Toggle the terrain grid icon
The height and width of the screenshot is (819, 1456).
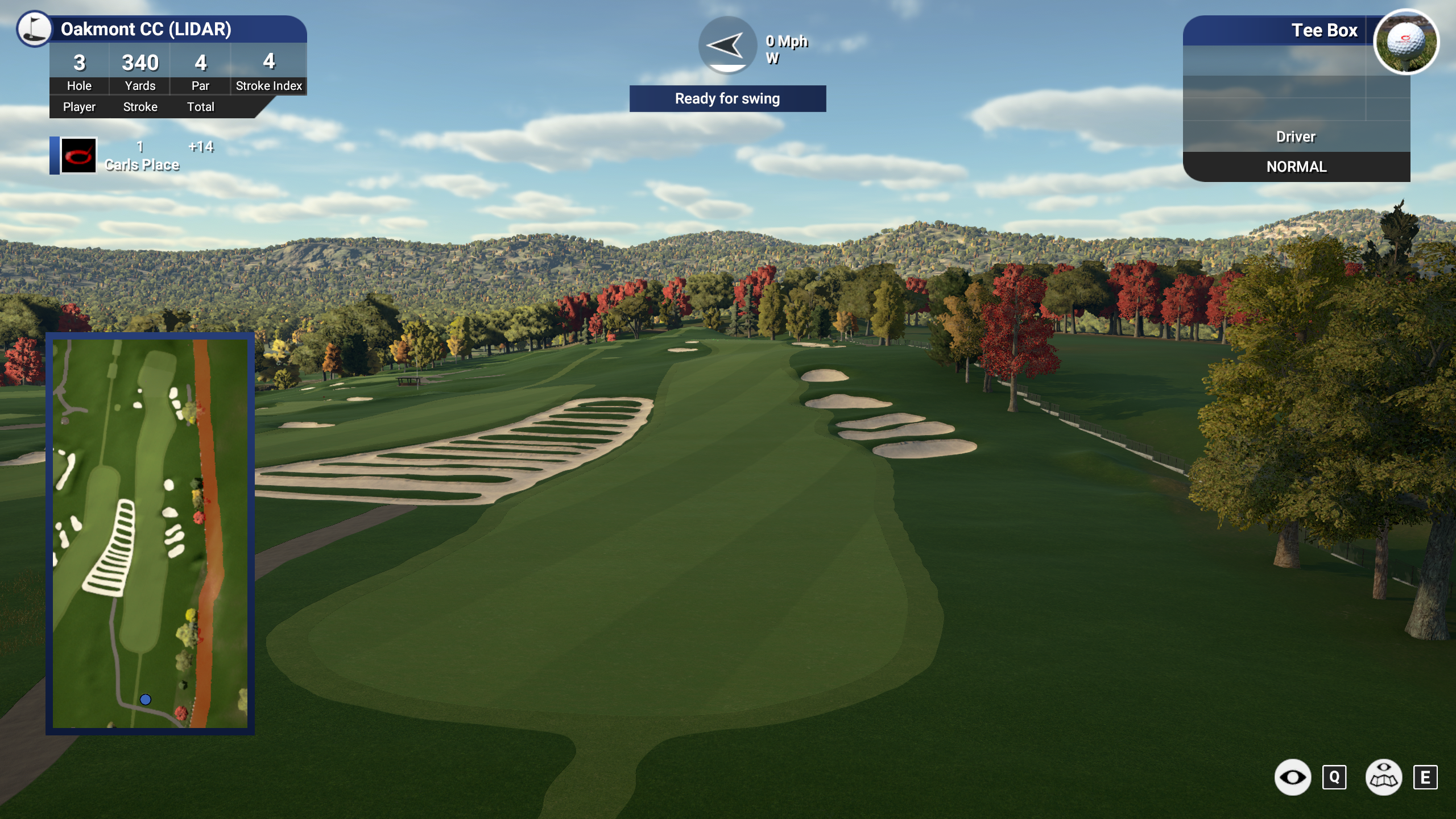1383,777
